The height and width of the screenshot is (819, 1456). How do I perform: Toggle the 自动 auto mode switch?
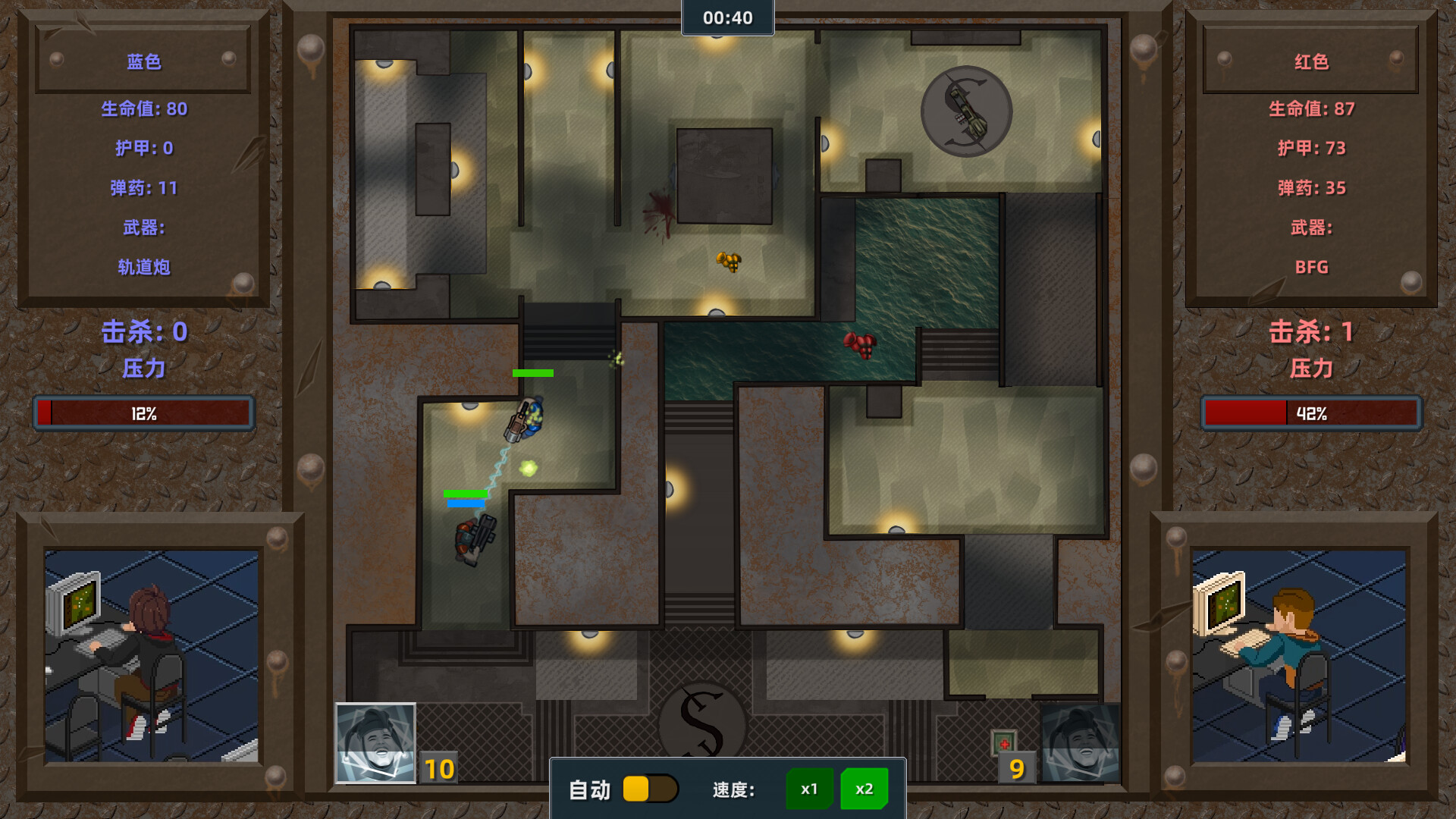[x=650, y=789]
